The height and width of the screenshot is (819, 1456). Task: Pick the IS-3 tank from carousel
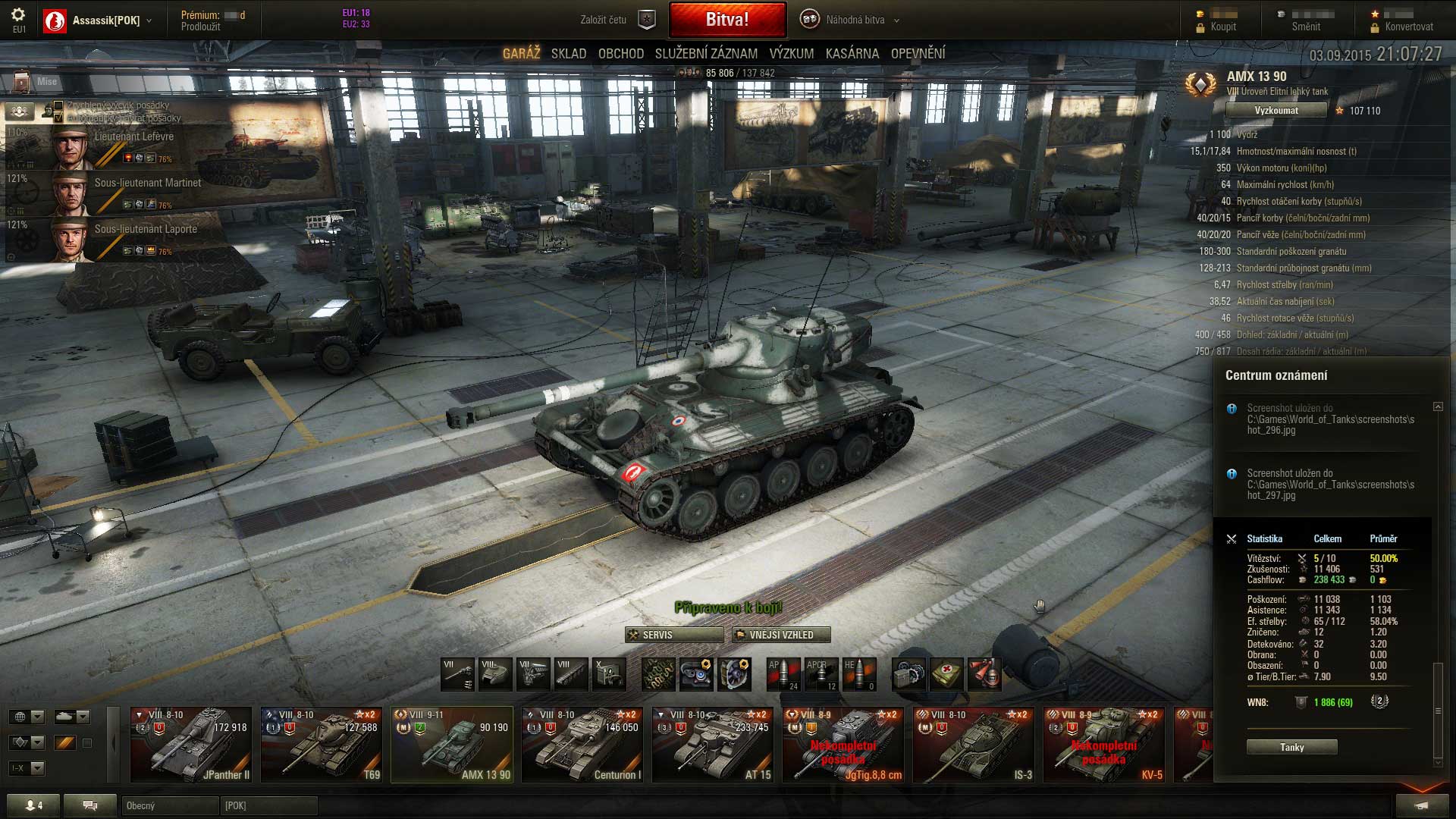pyautogui.click(x=974, y=744)
